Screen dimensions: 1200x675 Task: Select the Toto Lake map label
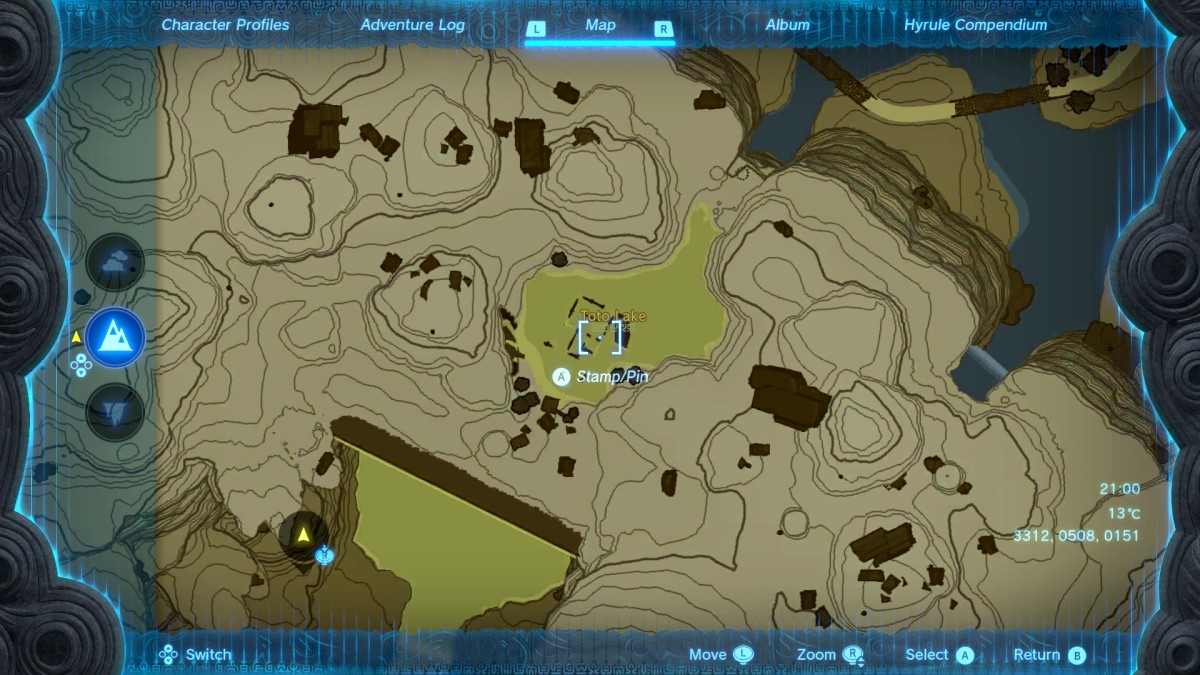coord(614,316)
